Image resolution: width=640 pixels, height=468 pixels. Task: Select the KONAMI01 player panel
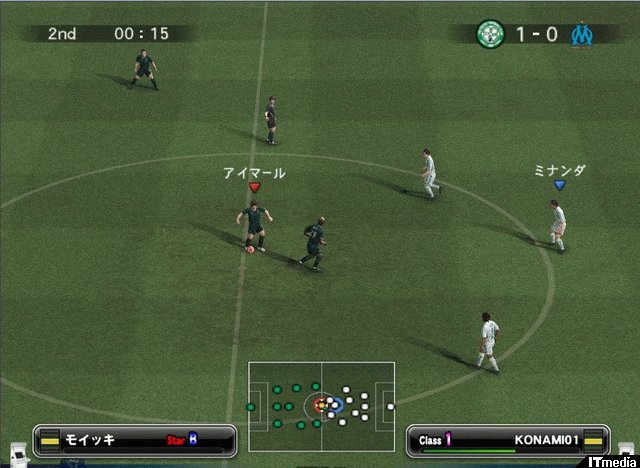pyautogui.click(x=507, y=439)
